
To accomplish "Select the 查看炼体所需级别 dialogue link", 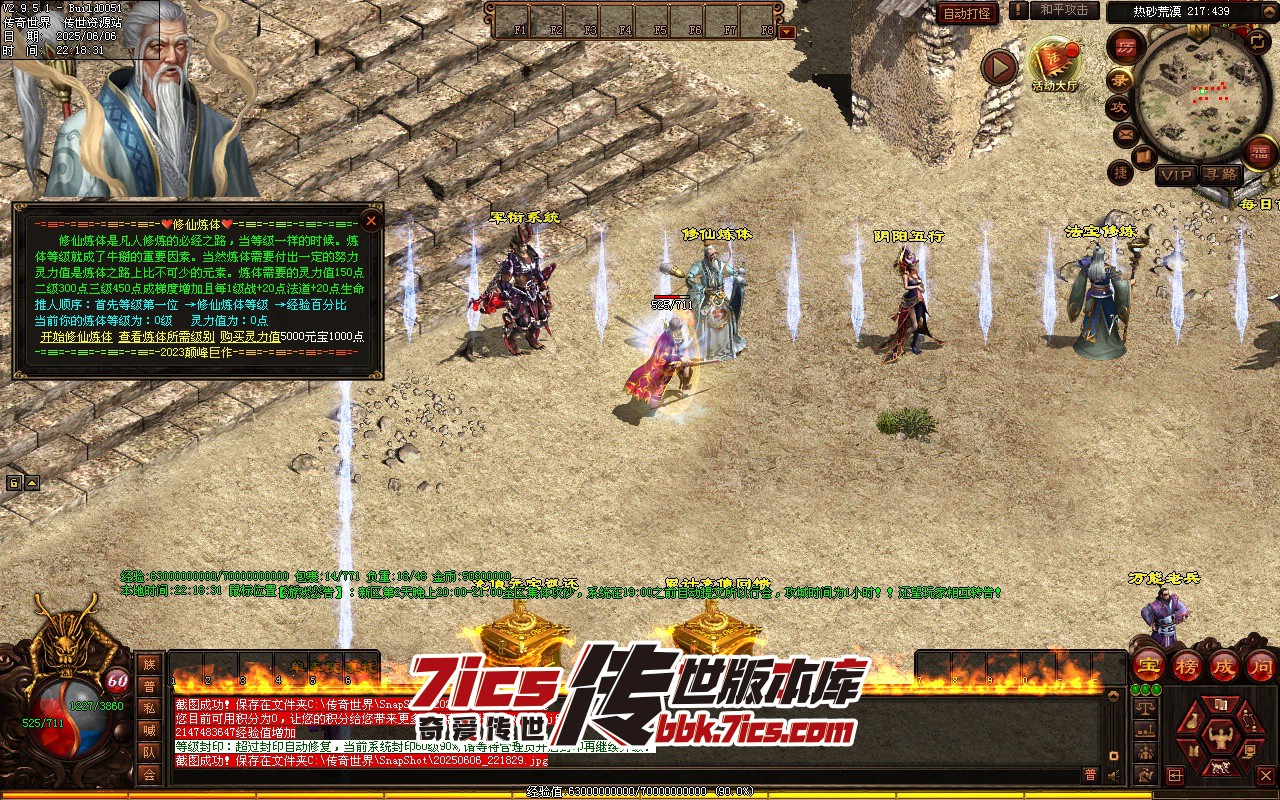I will pyautogui.click(x=165, y=337).
